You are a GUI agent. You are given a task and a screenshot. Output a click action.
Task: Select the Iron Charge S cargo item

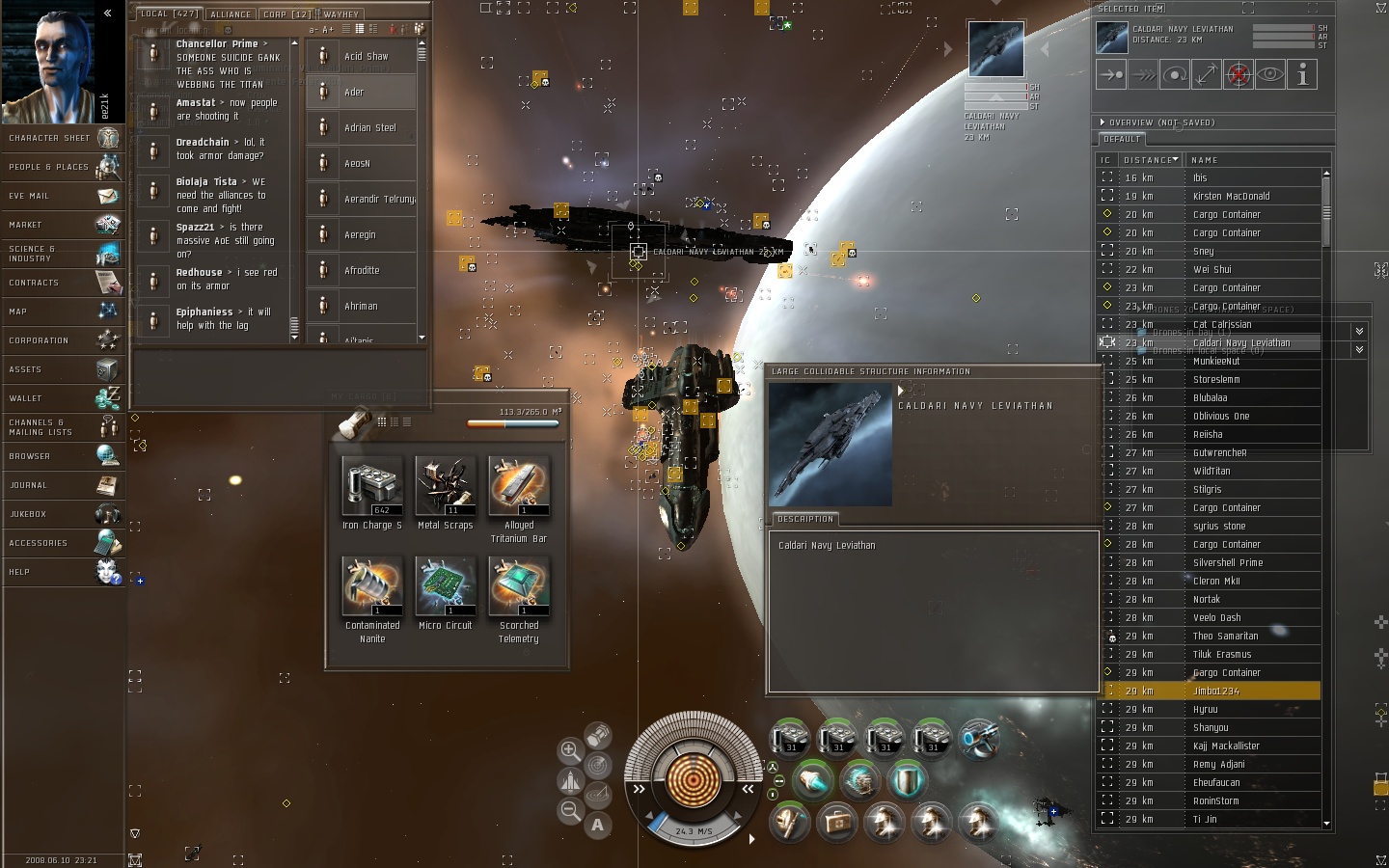click(x=372, y=487)
